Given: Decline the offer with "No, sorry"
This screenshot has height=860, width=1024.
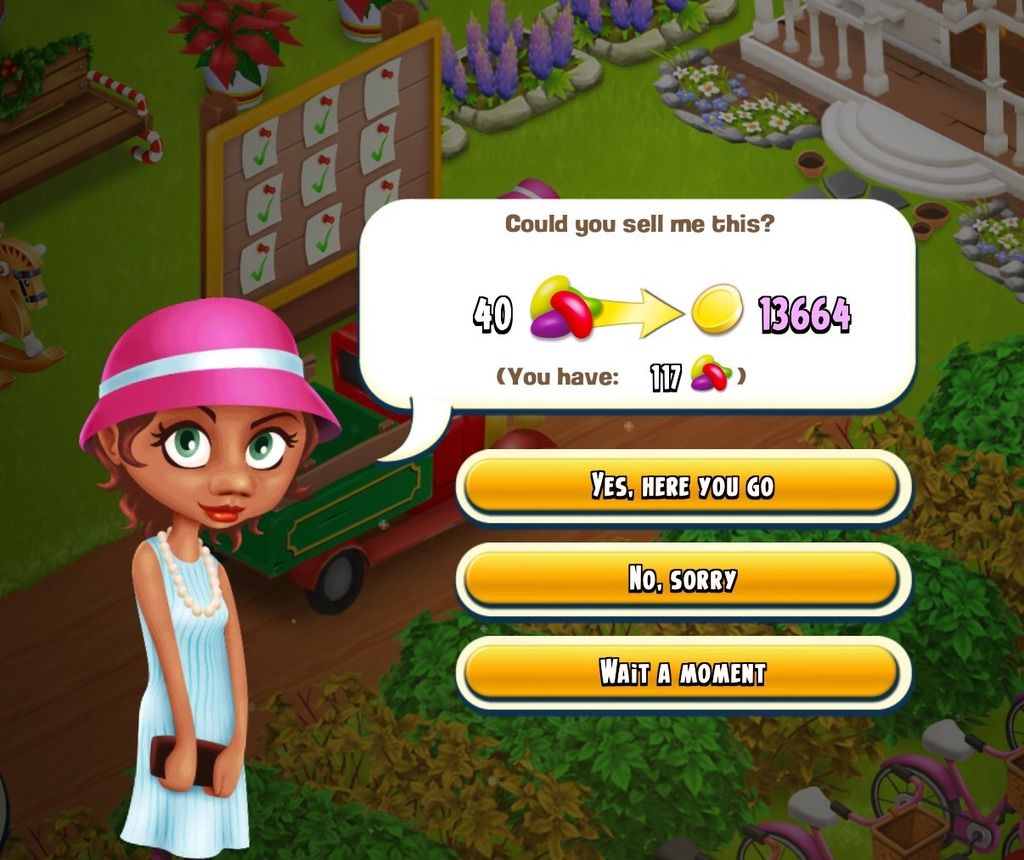Looking at the screenshot, I should pyautogui.click(x=683, y=579).
